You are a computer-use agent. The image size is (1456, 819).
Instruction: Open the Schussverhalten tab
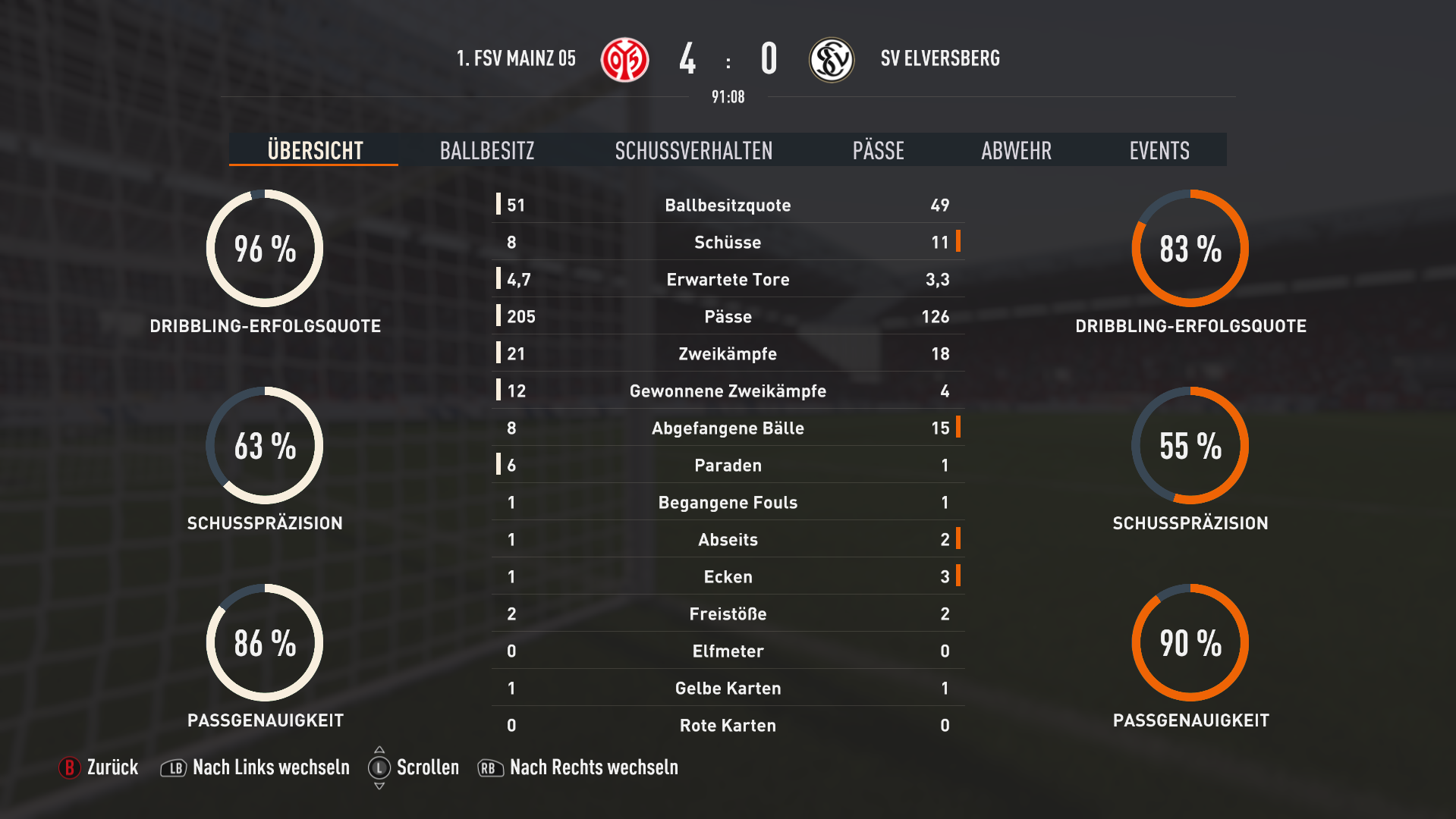693,150
